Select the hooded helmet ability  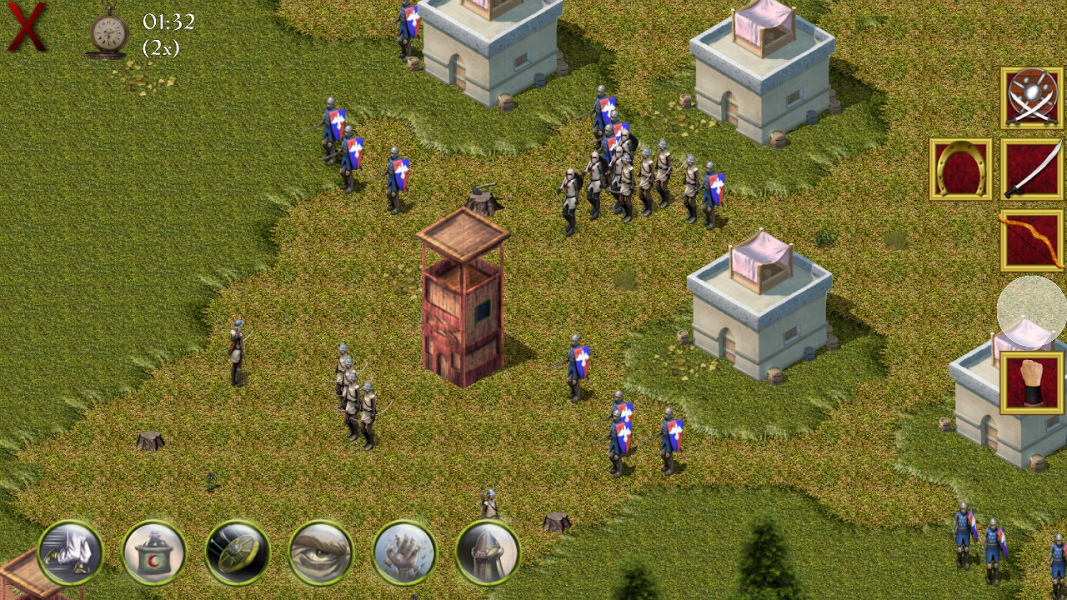(x=487, y=552)
